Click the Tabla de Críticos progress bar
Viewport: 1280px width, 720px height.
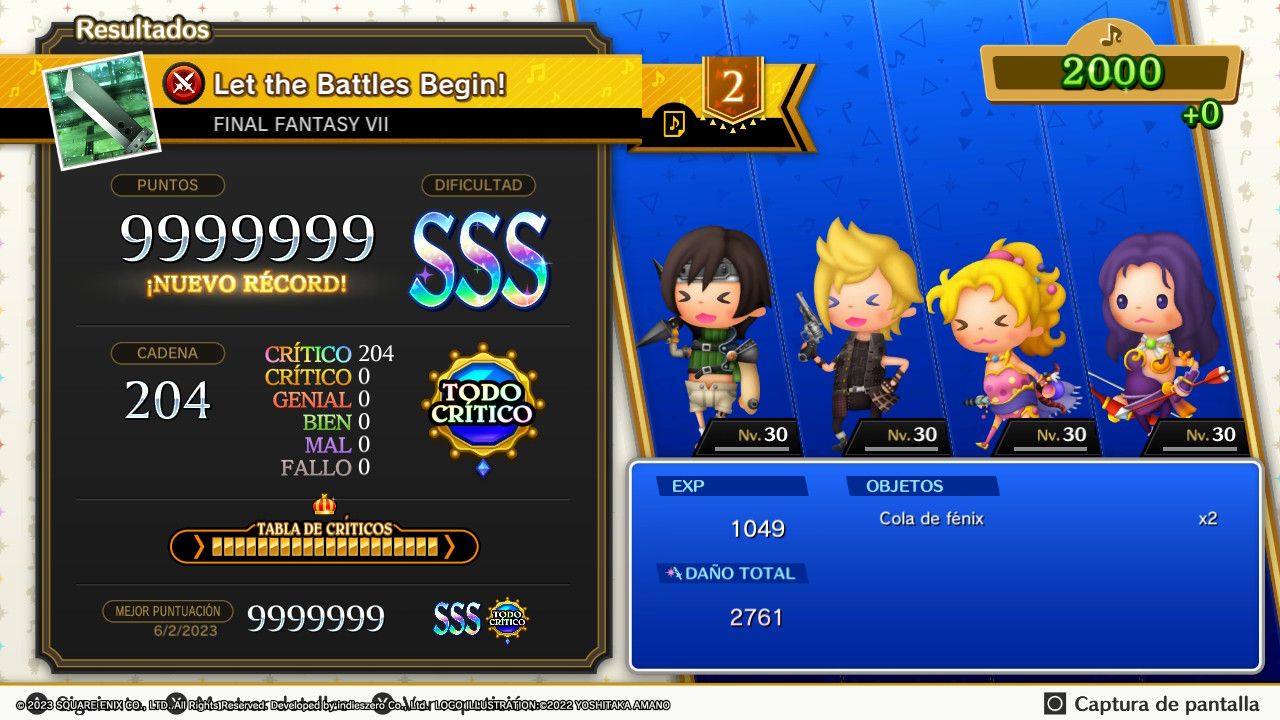click(323, 548)
